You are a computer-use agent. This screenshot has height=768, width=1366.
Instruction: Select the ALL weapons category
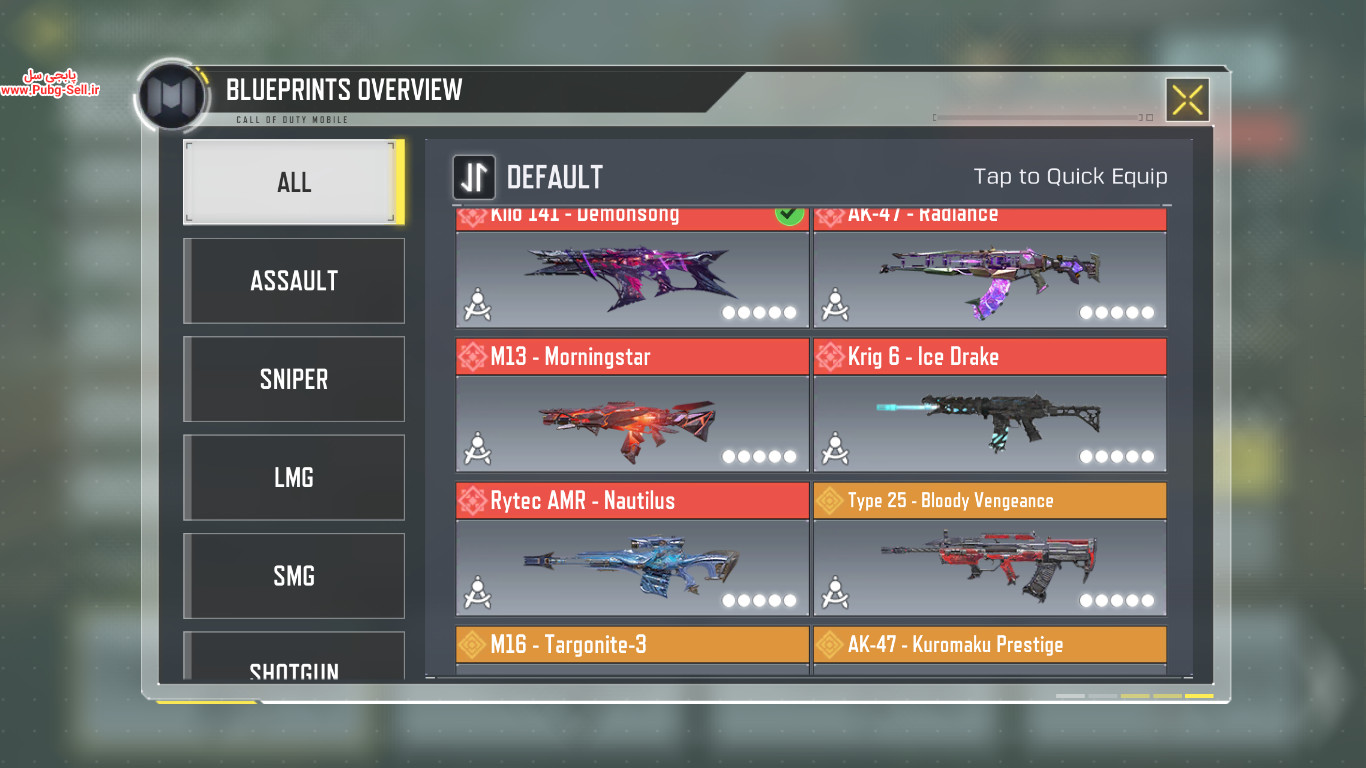click(x=293, y=182)
